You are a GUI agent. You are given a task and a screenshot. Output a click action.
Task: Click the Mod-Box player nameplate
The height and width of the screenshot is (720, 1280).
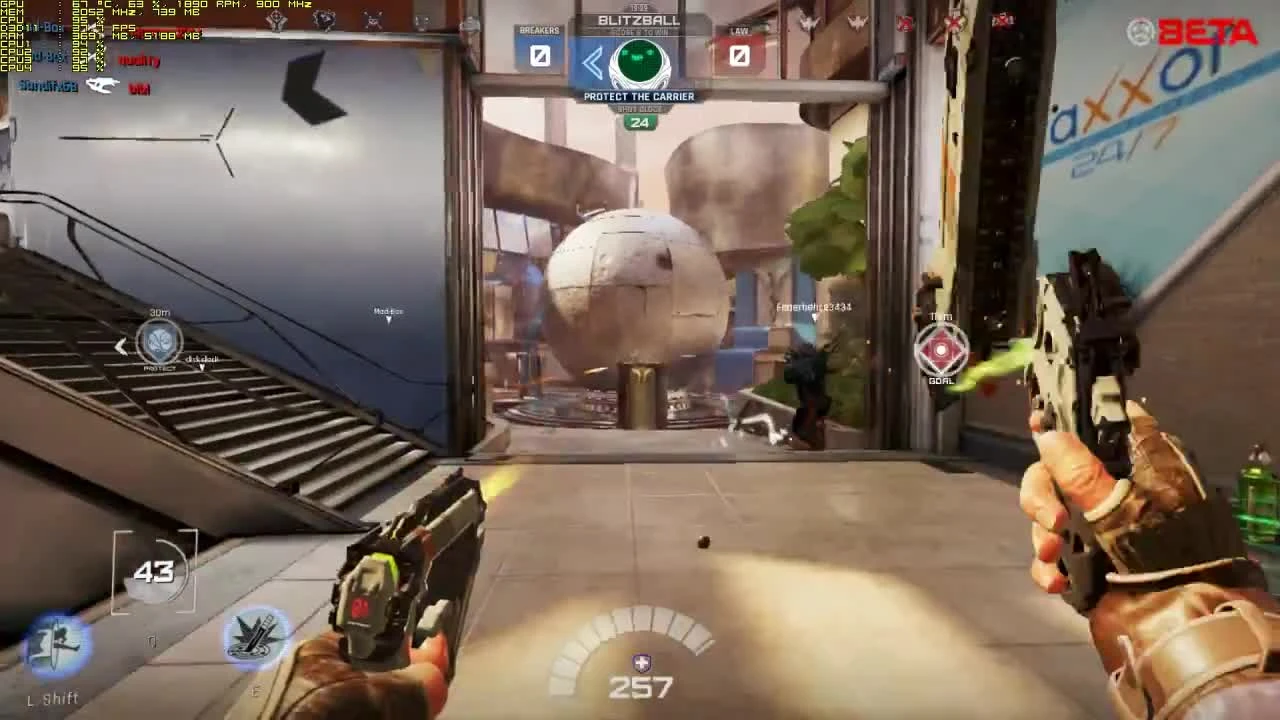point(388,310)
